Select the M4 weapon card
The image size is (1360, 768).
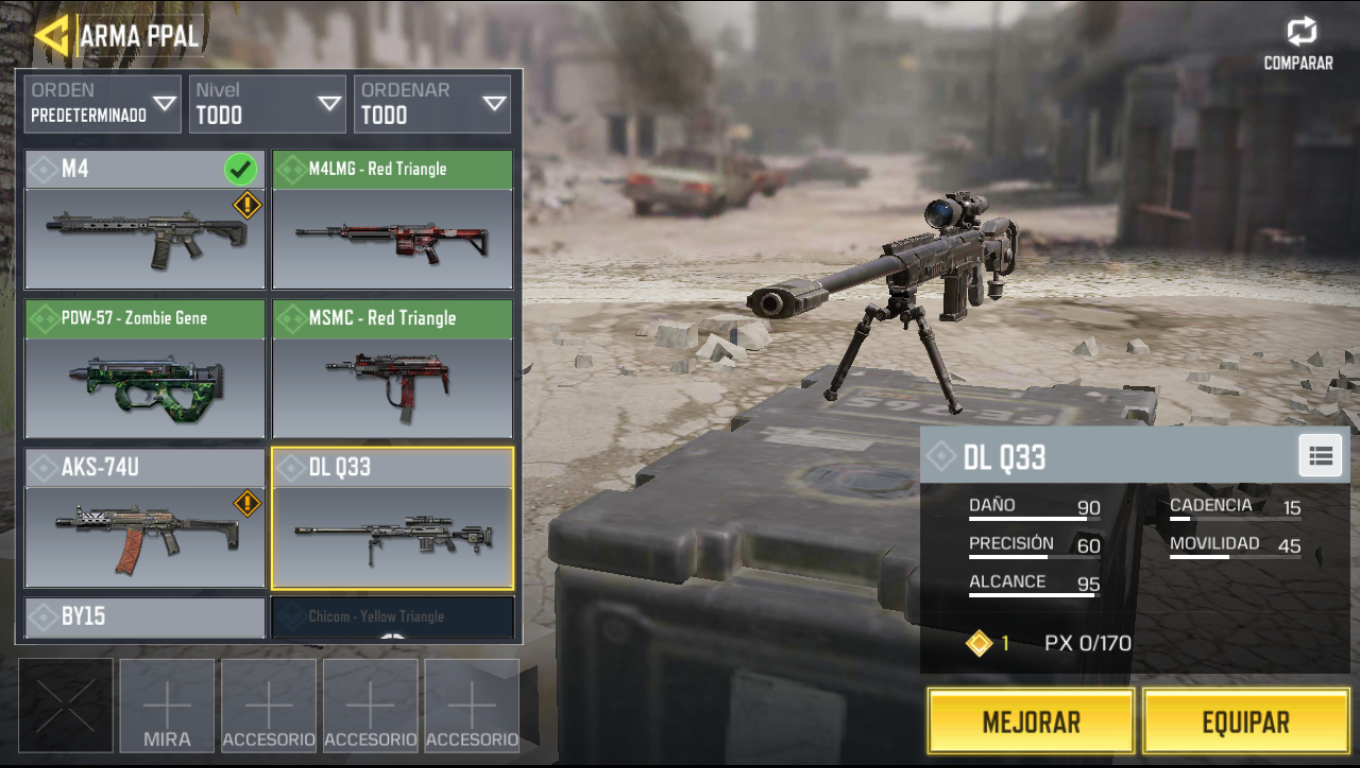(144, 221)
